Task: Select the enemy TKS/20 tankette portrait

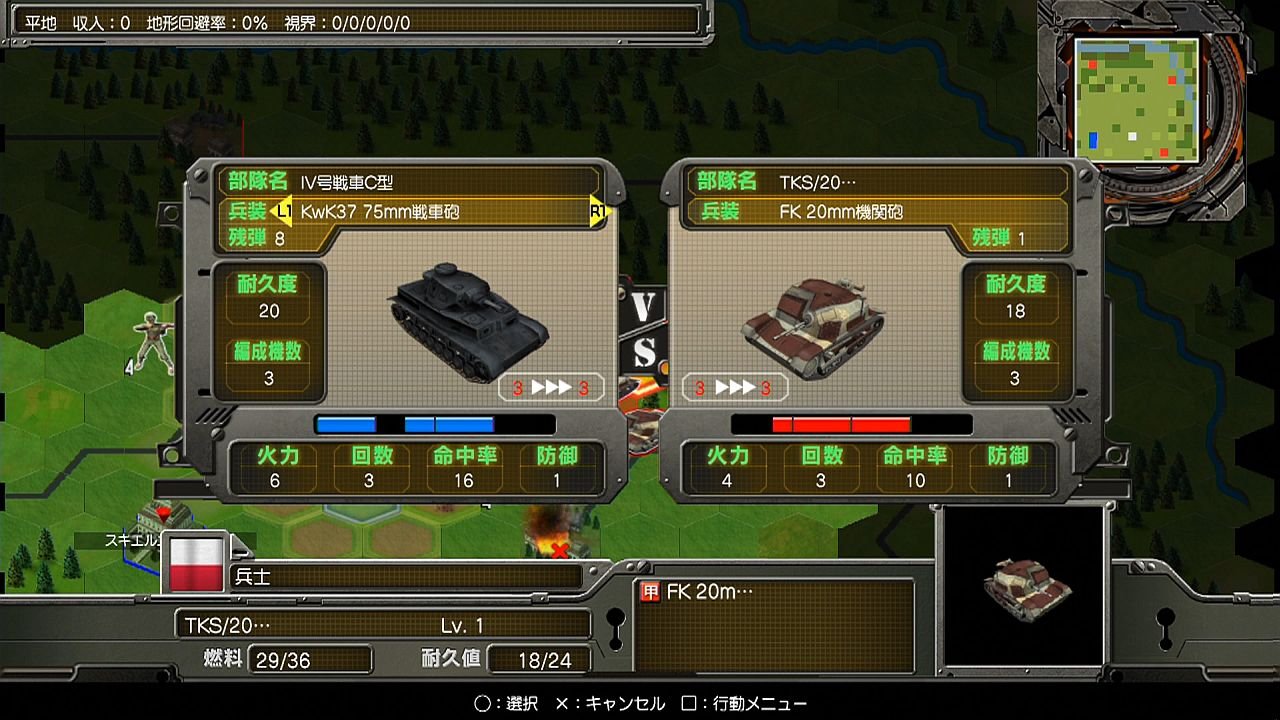Action: point(812,324)
